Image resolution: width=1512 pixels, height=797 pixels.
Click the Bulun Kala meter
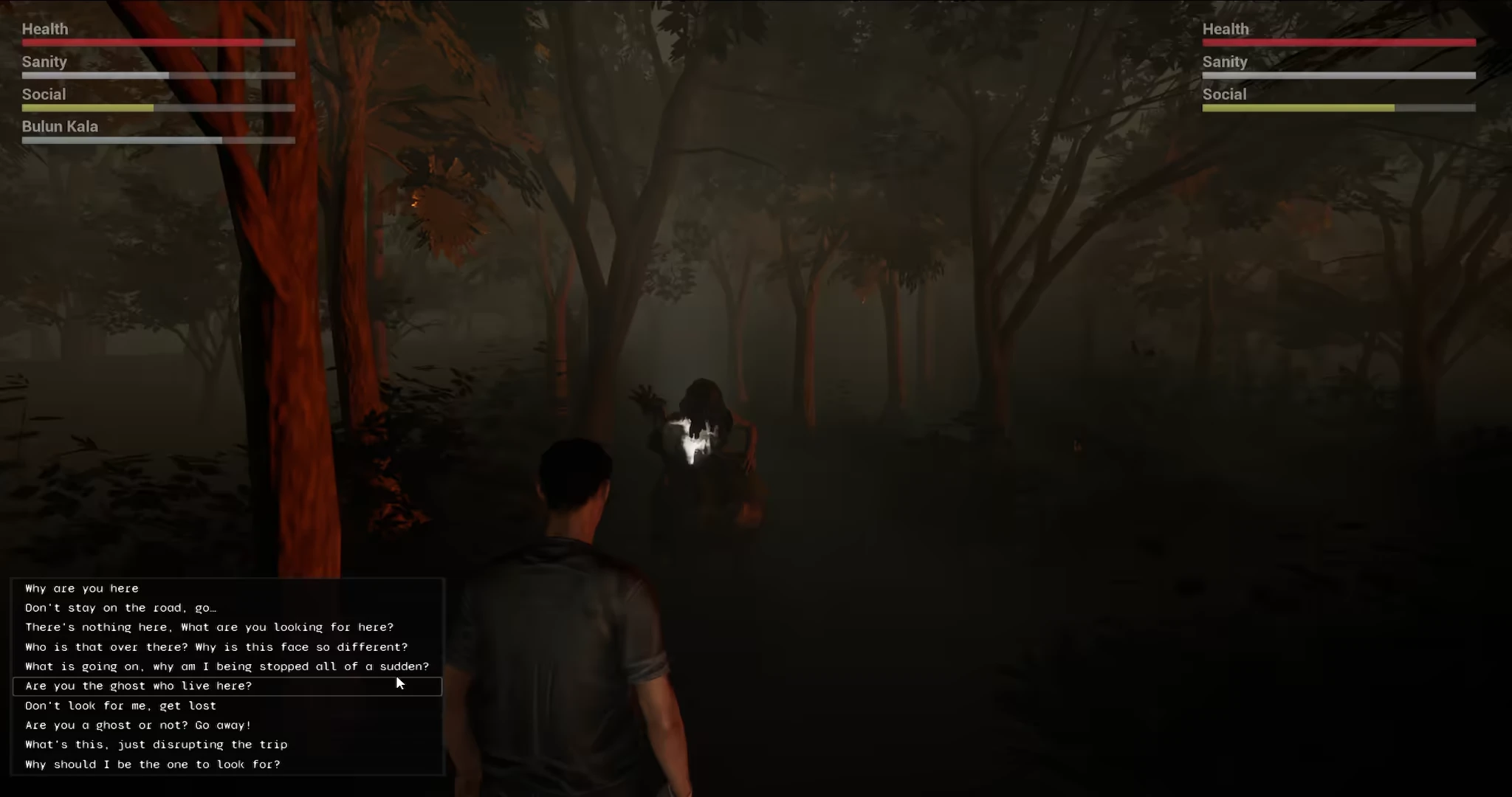coord(158,139)
